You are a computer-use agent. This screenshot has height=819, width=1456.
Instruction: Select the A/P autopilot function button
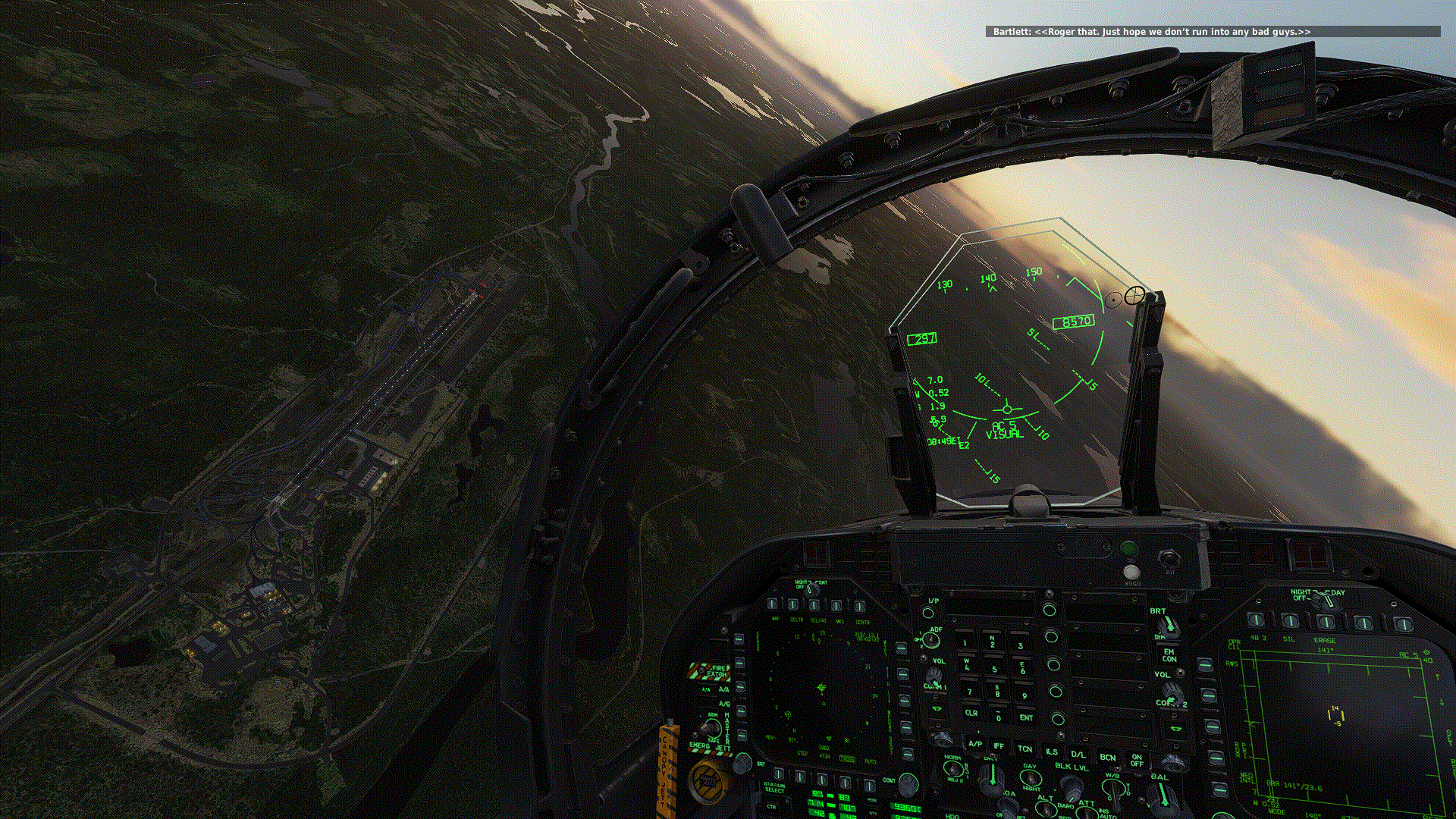click(975, 745)
